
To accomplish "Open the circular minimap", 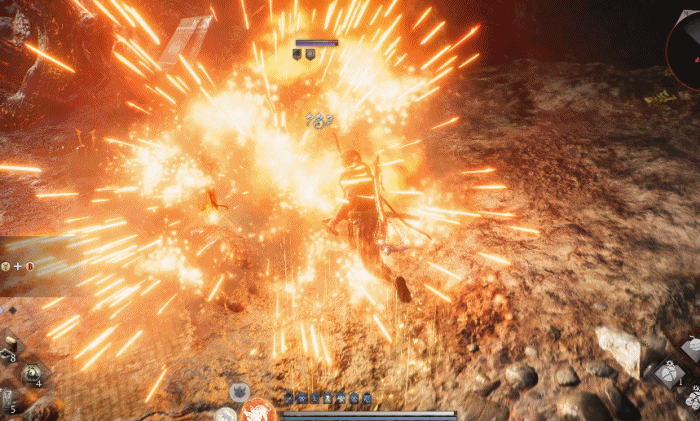I will click(686, 42).
